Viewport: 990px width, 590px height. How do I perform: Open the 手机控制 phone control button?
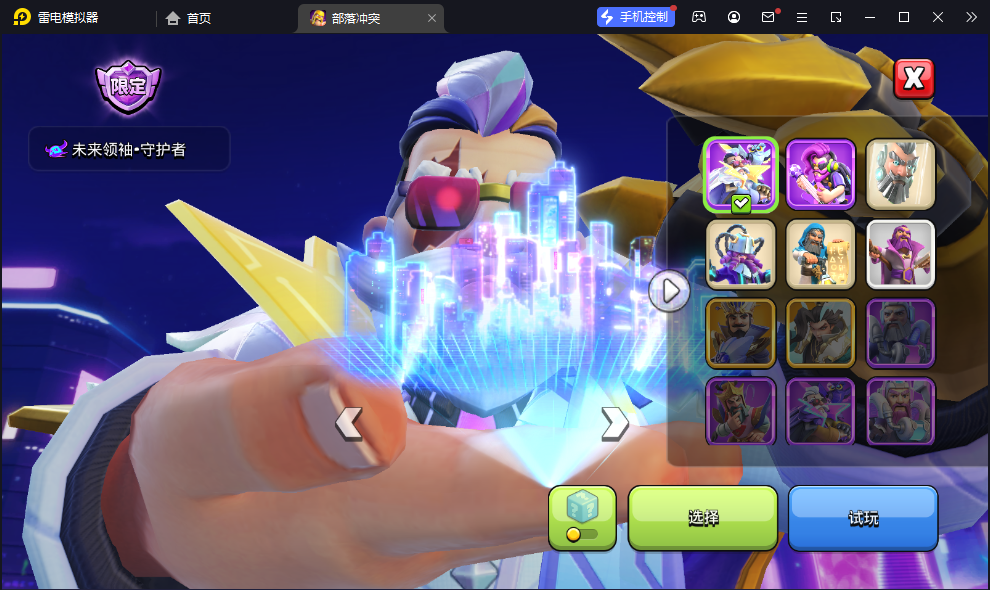634,17
